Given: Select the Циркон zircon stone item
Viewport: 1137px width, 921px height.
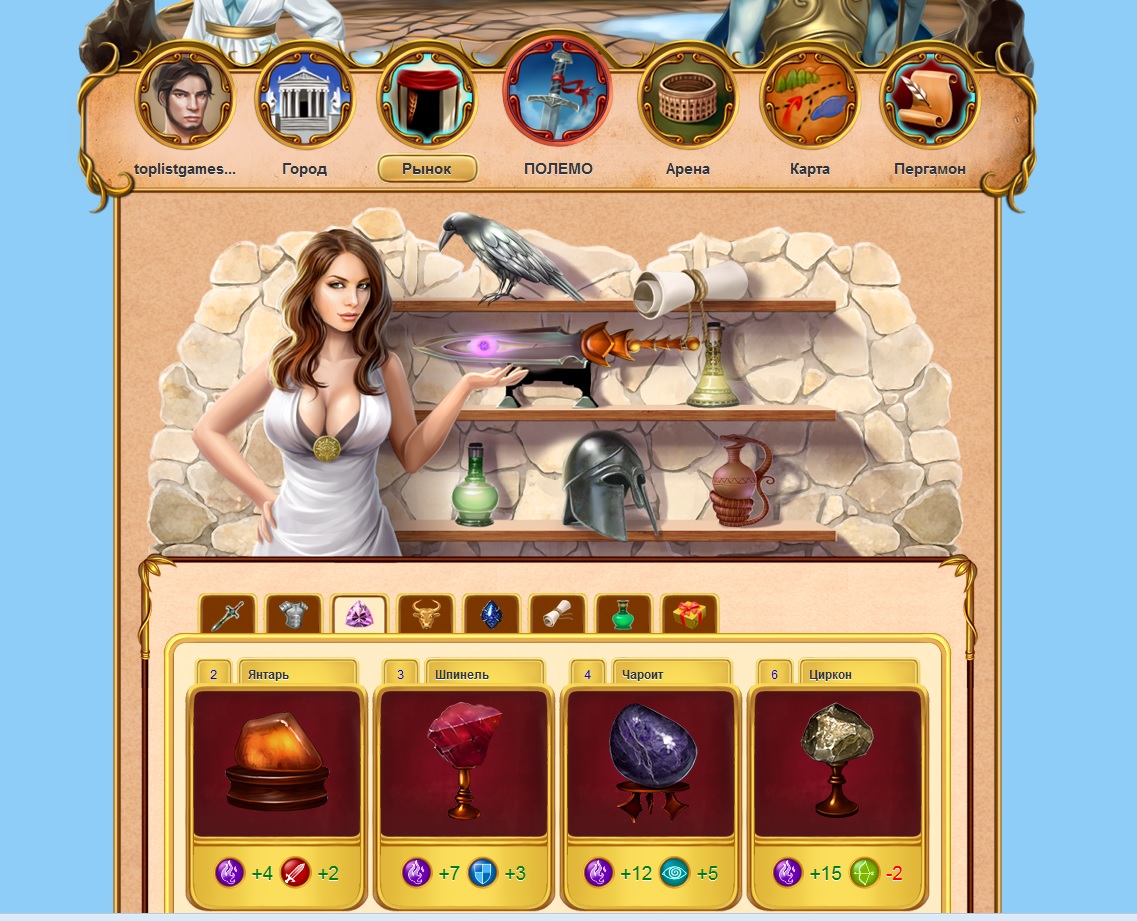Looking at the screenshot, I should tap(837, 762).
